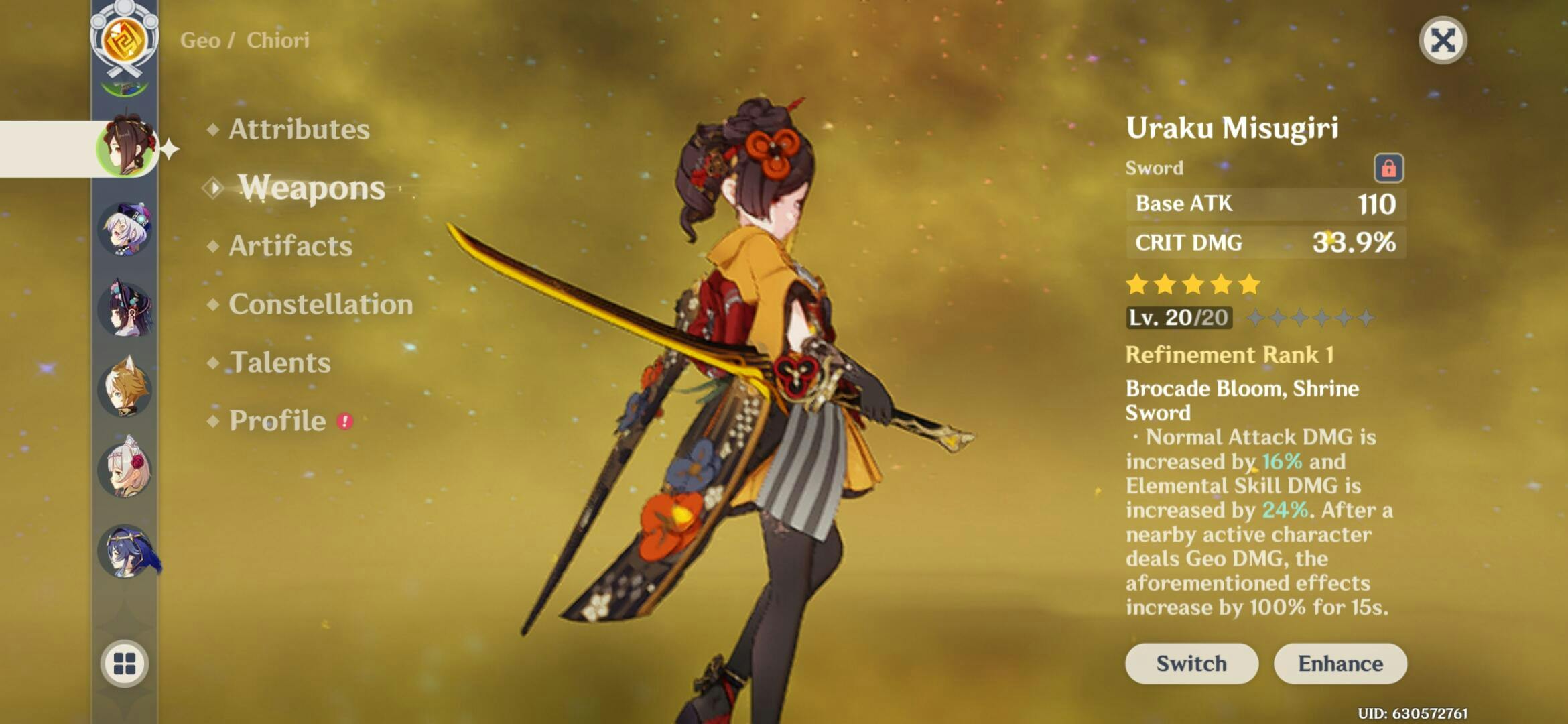The width and height of the screenshot is (1568, 724).
Task: Close the character screen
Action: pos(1443,40)
